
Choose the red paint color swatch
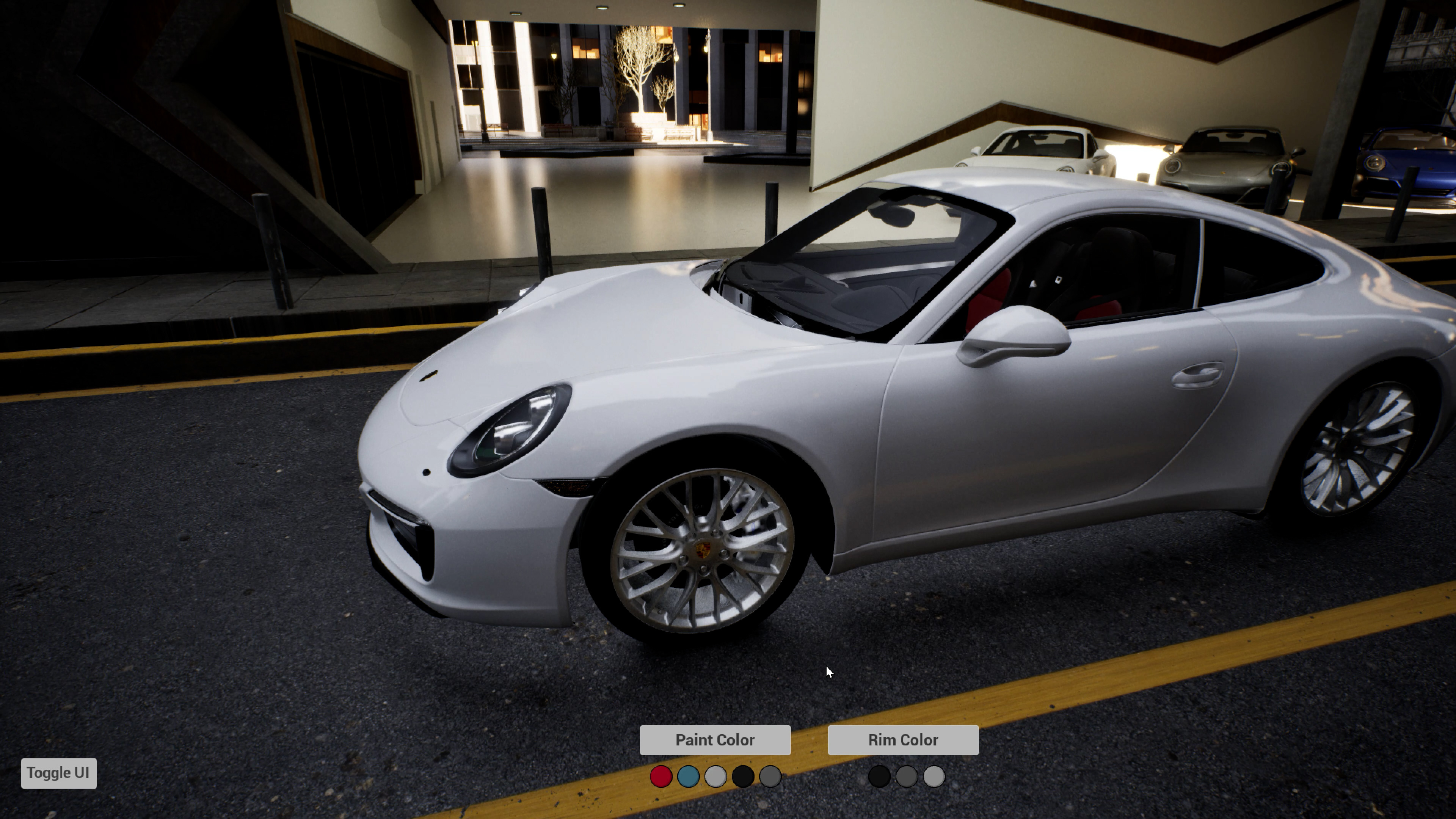click(x=661, y=777)
